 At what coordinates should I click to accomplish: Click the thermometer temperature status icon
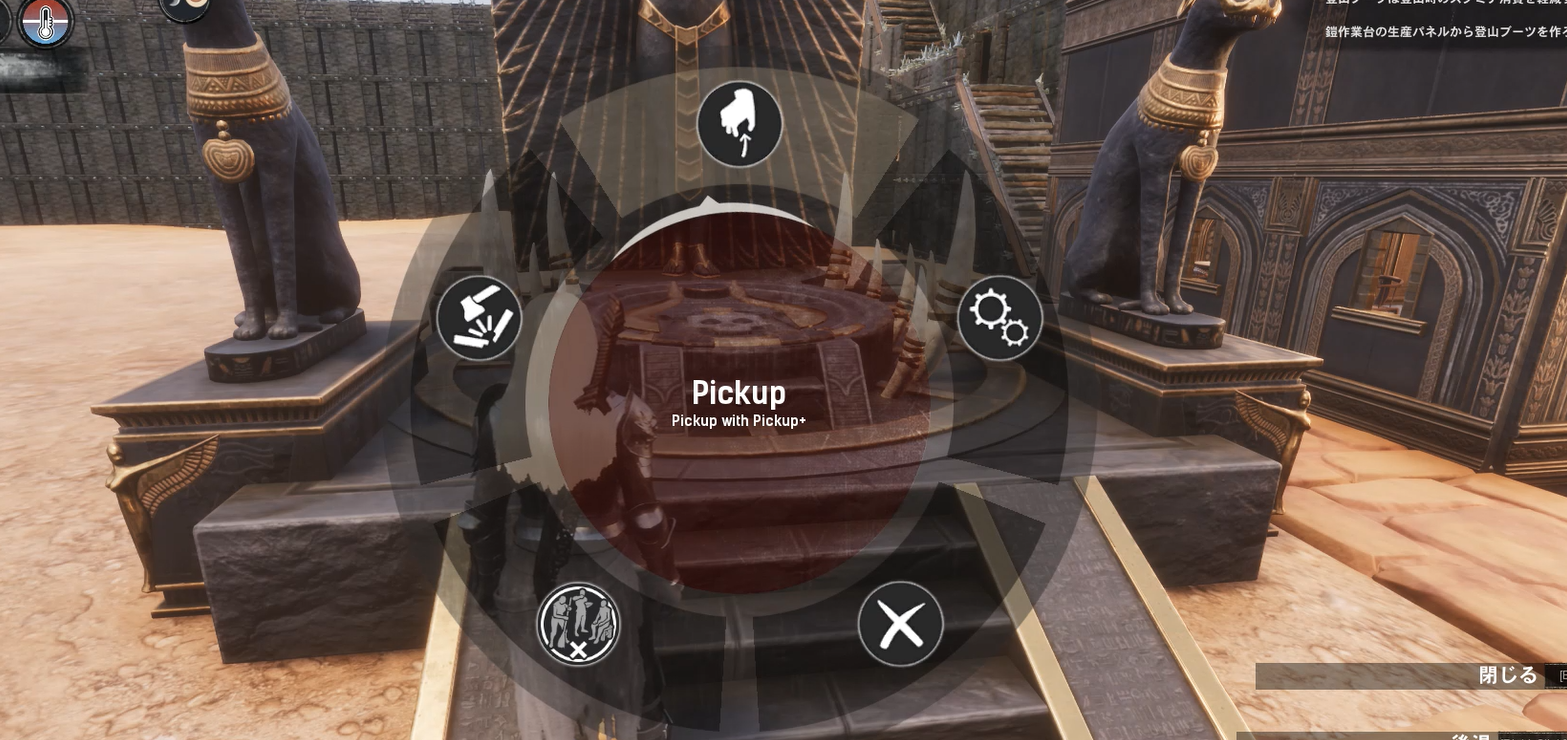(x=45, y=22)
